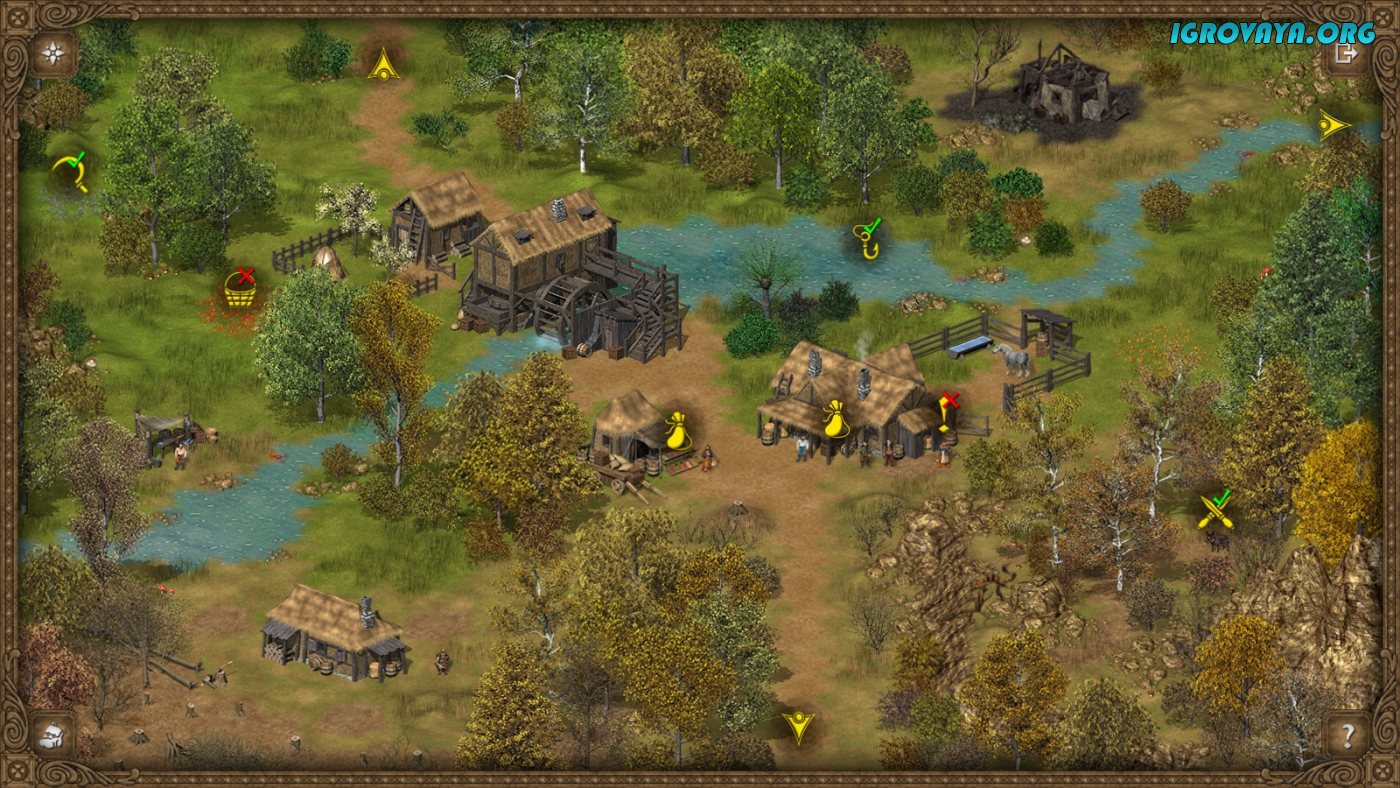Open the money bag marker on large house
The width and height of the screenshot is (1400, 788).
click(x=835, y=419)
